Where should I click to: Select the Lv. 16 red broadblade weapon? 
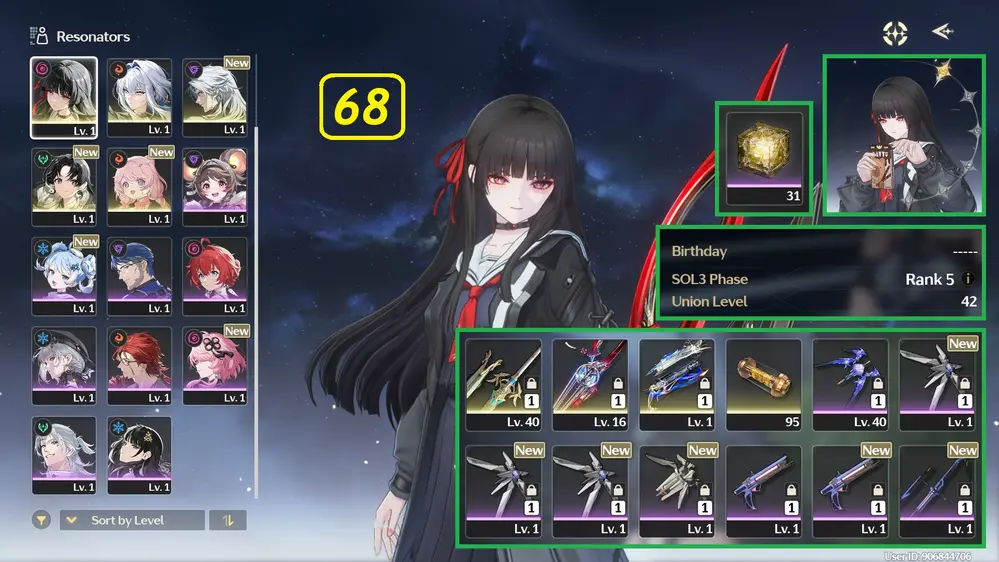tap(590, 382)
